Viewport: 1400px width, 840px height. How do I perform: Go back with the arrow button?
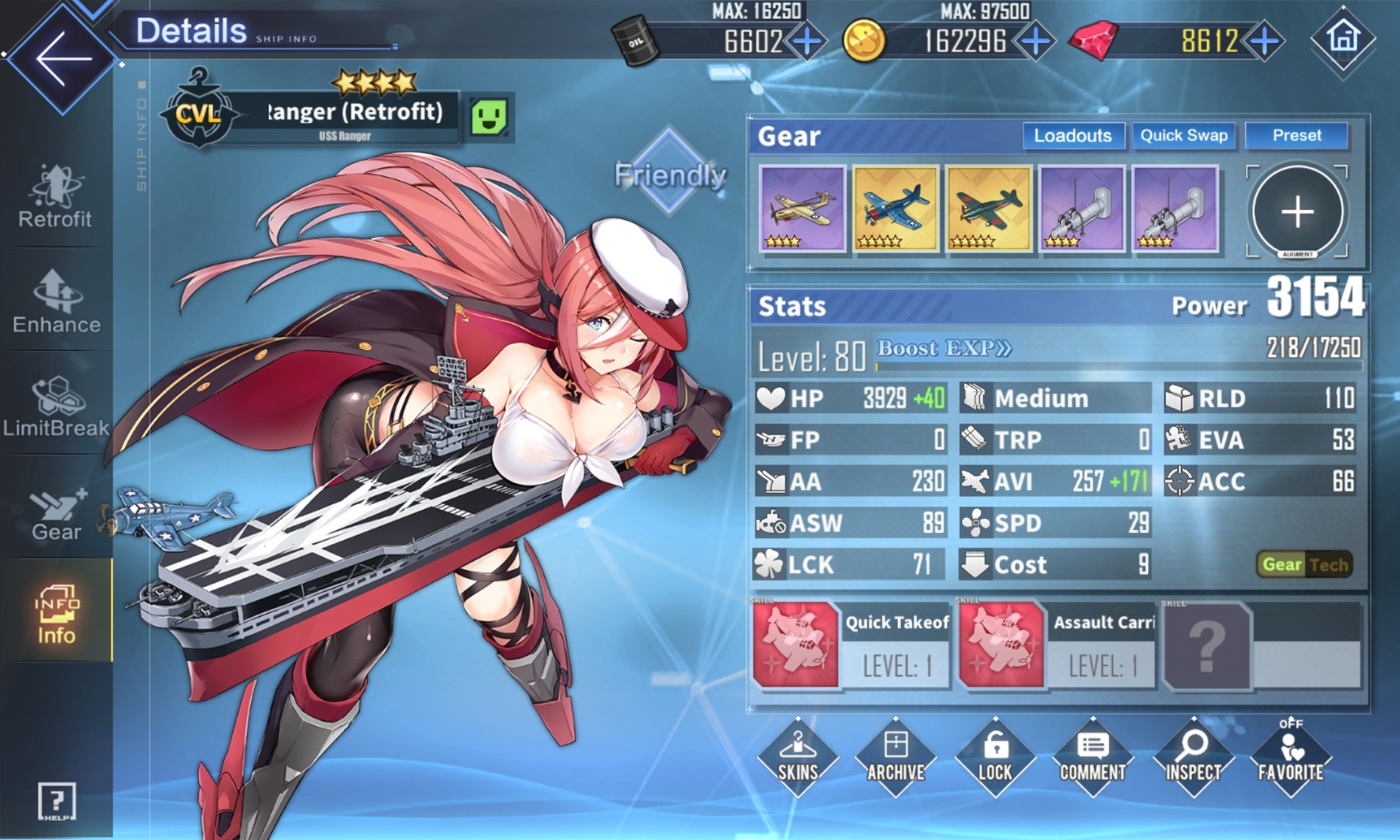pyautogui.click(x=63, y=58)
